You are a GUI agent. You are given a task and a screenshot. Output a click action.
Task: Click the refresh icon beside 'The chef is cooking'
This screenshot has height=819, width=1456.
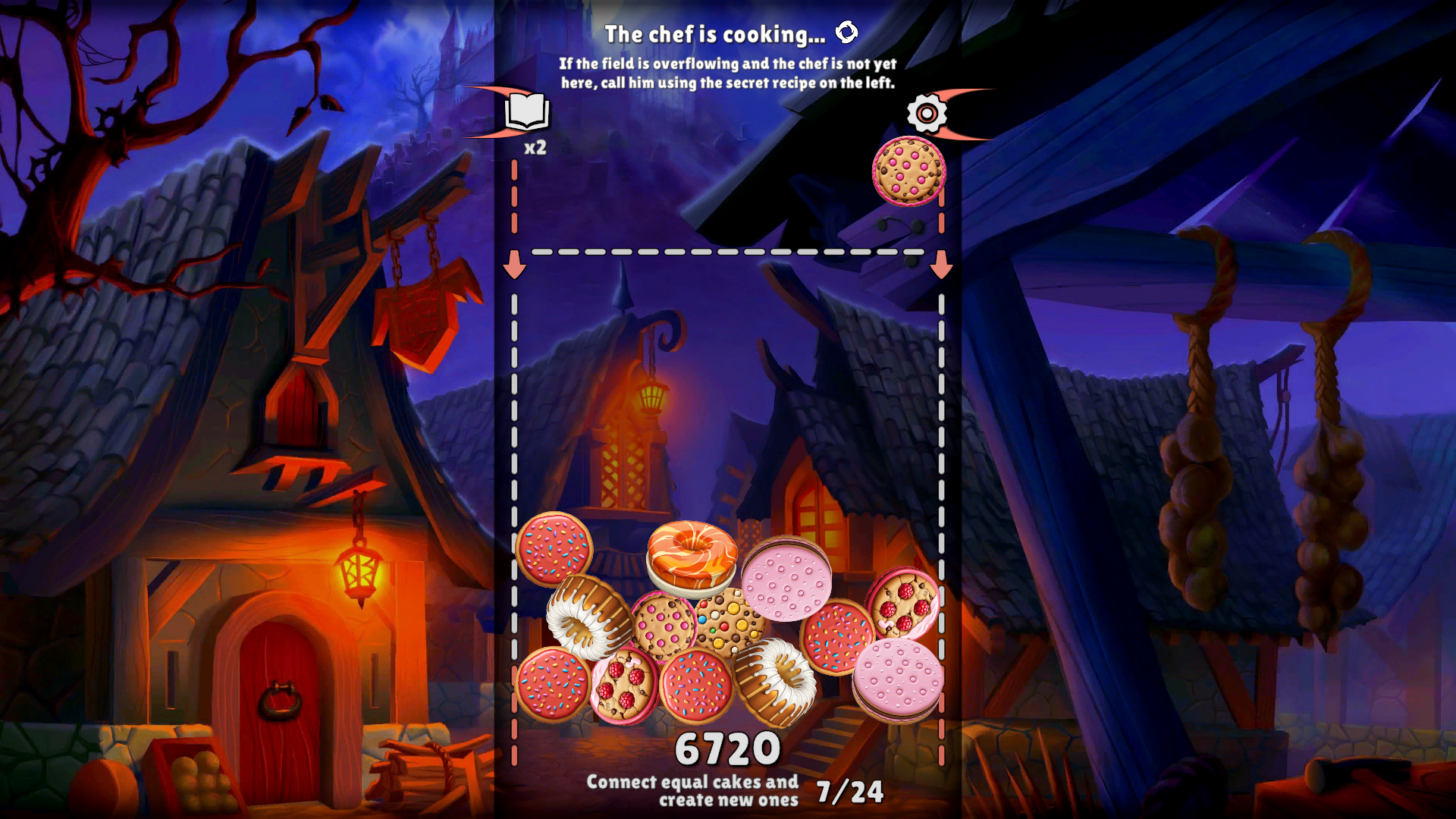point(847,32)
